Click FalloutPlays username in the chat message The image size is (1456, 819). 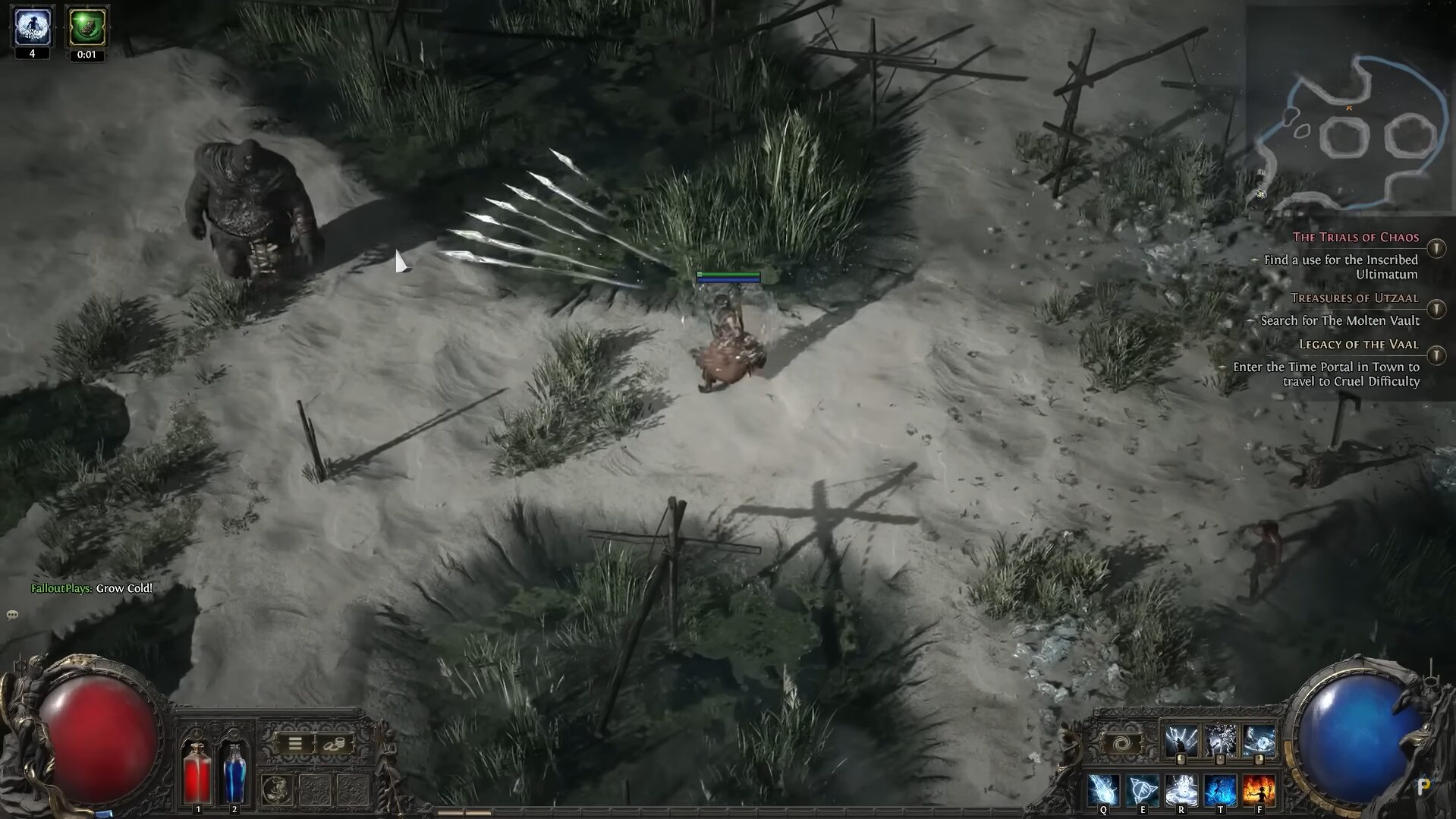click(x=61, y=587)
